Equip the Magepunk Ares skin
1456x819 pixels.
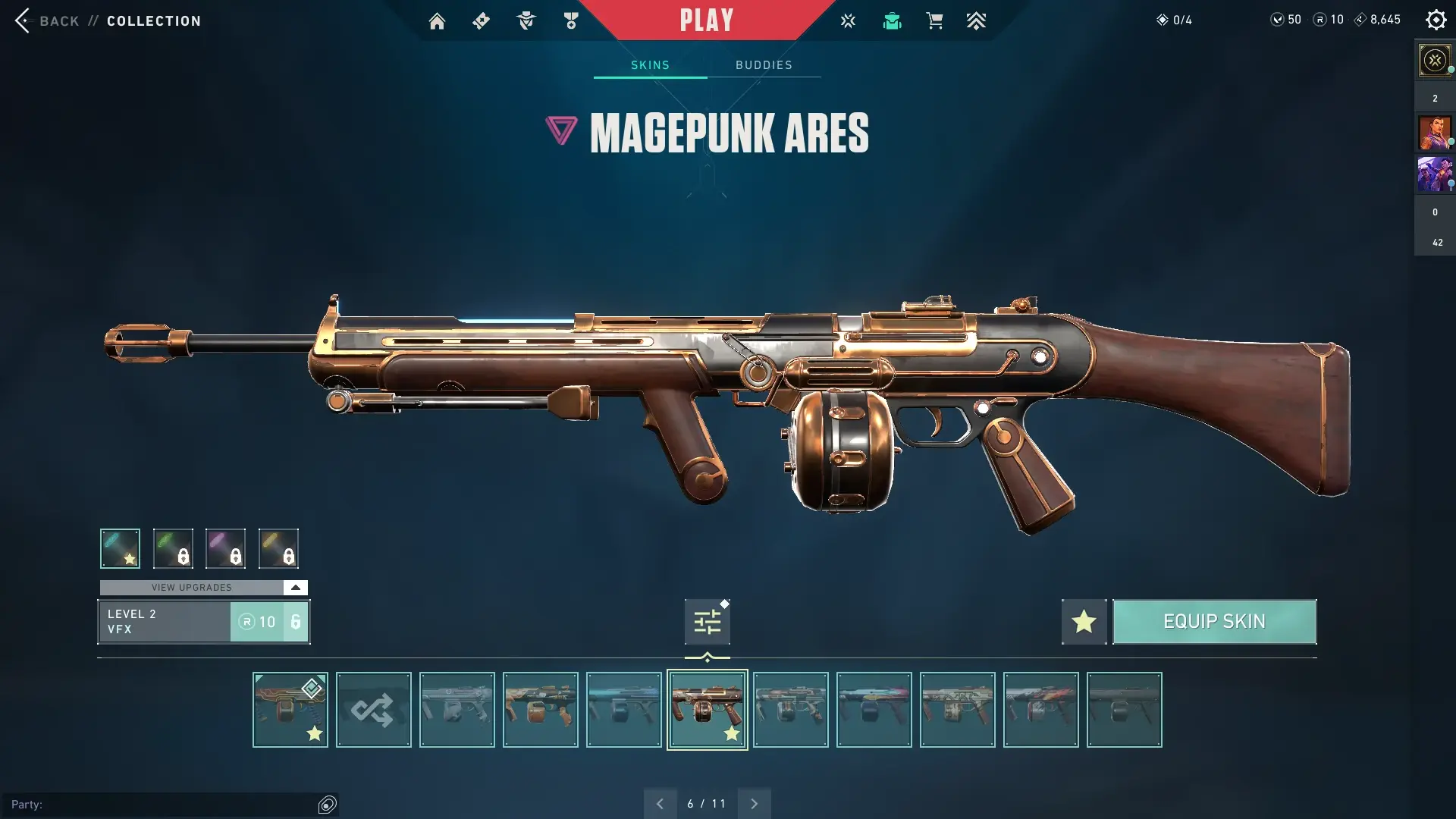tap(1214, 622)
